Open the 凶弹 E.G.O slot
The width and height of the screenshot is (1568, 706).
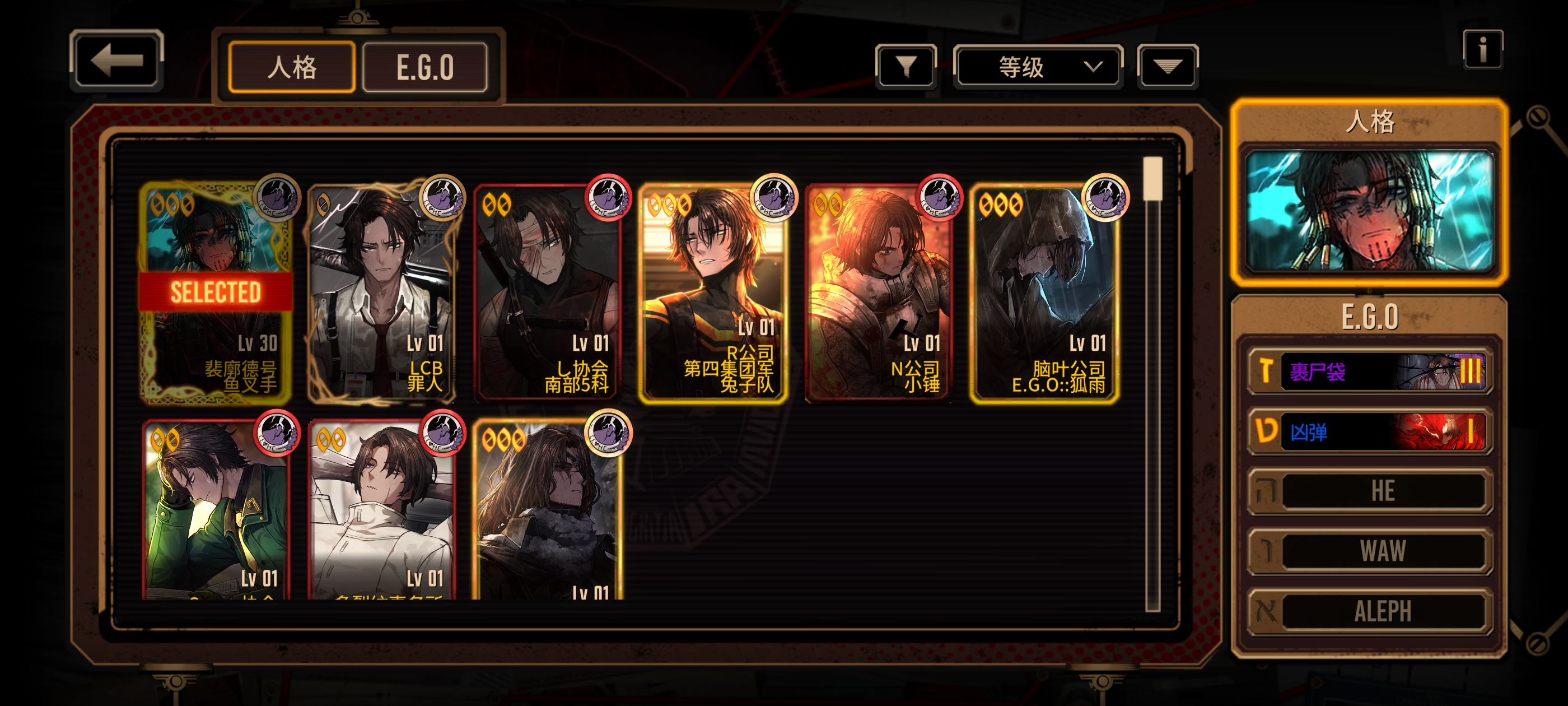(x=1370, y=431)
